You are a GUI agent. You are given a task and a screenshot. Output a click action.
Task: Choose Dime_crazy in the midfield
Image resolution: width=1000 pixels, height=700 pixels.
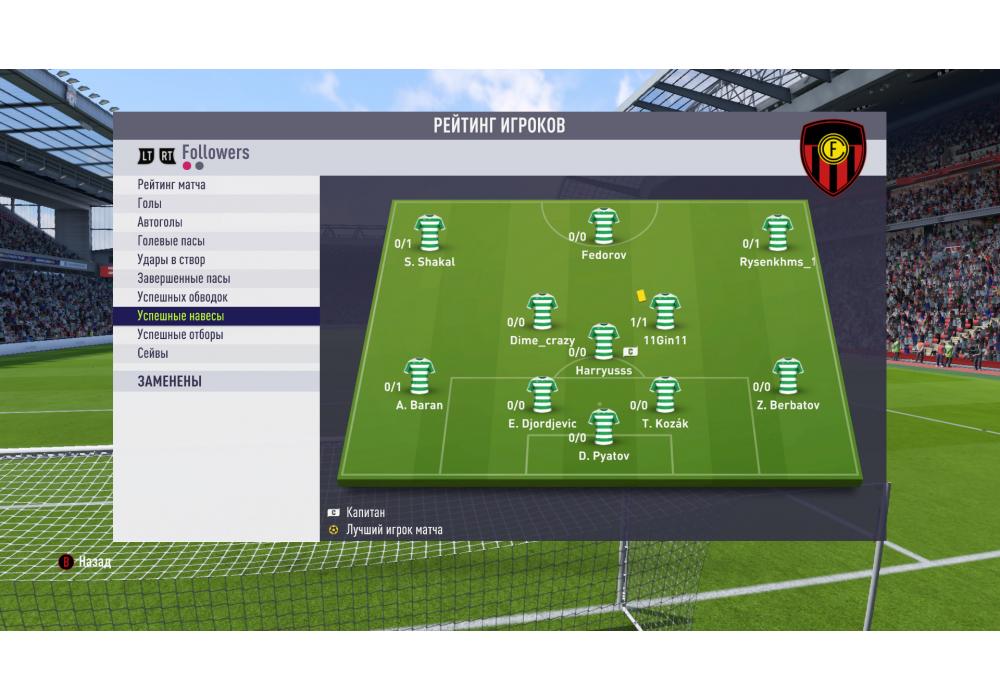coord(542,312)
